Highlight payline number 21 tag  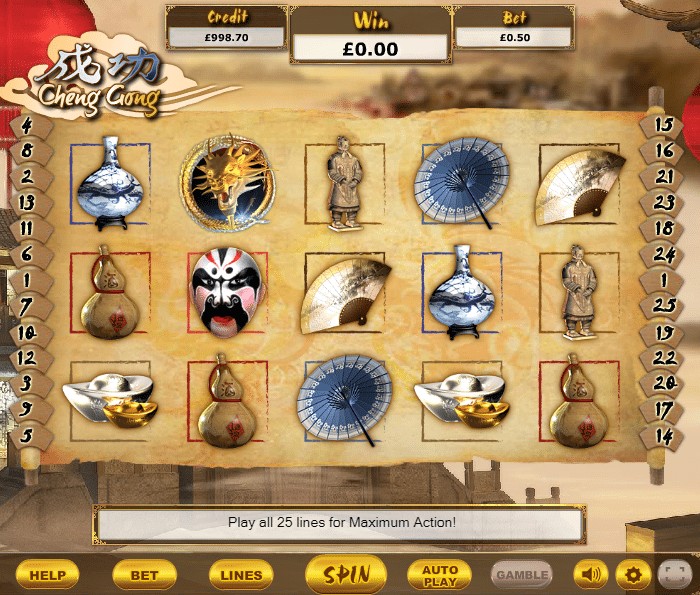click(x=663, y=176)
